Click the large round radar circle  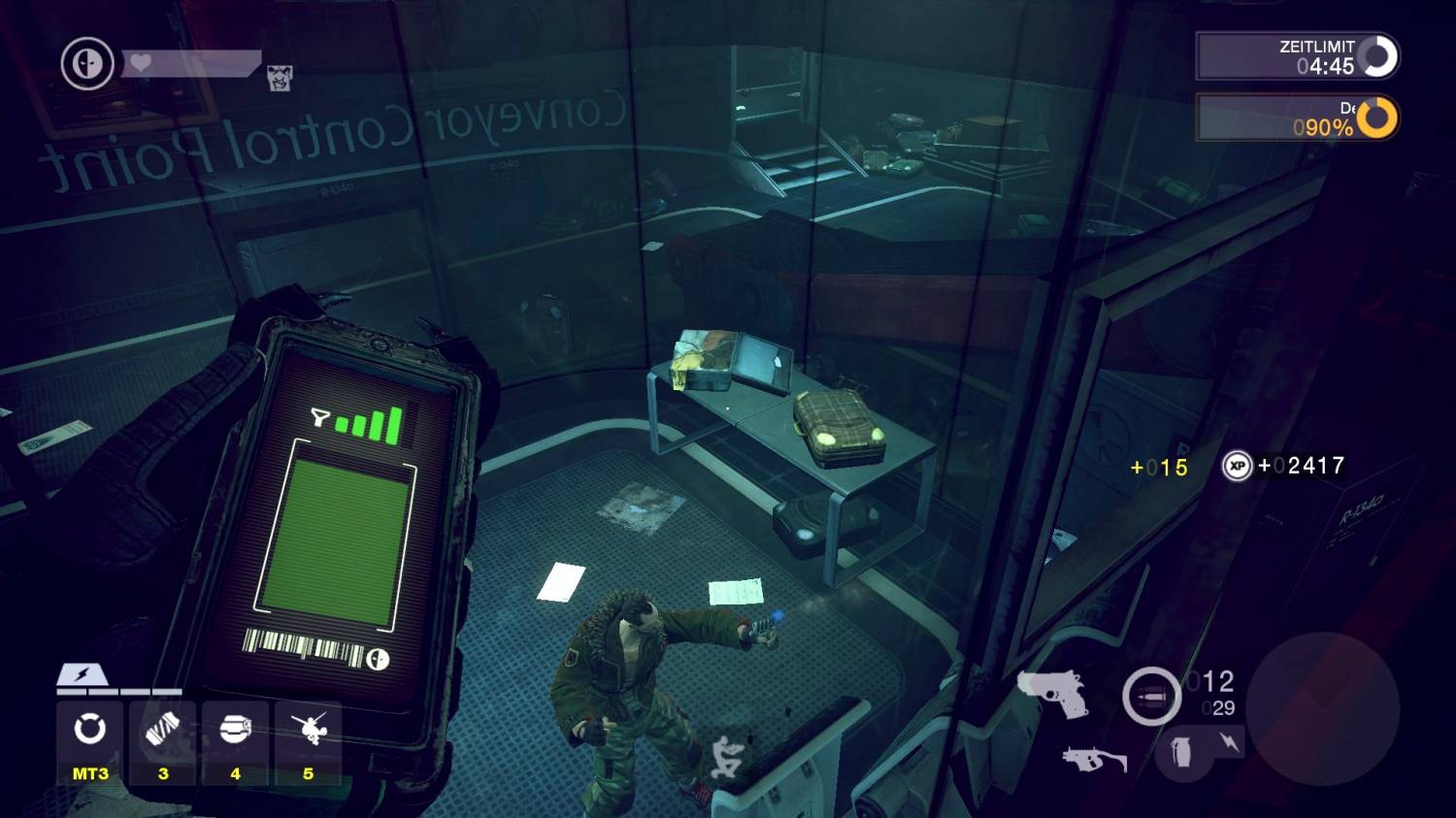(1322, 706)
